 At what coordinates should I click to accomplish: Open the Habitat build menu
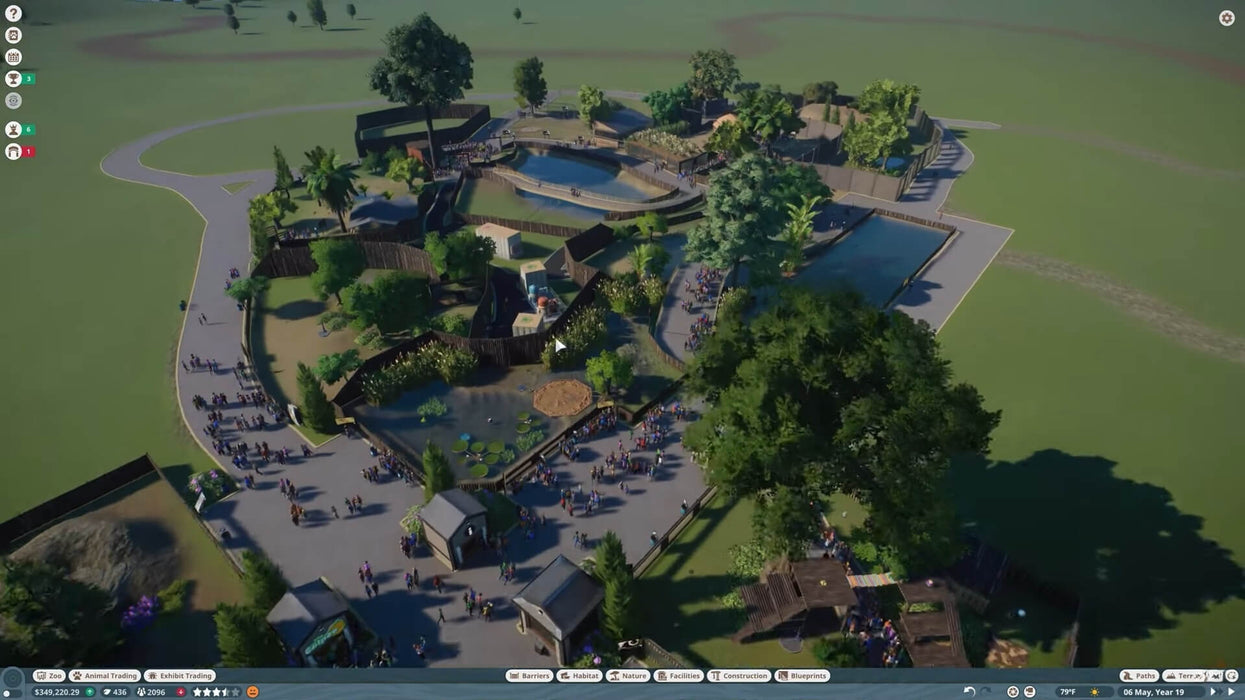(x=580, y=676)
